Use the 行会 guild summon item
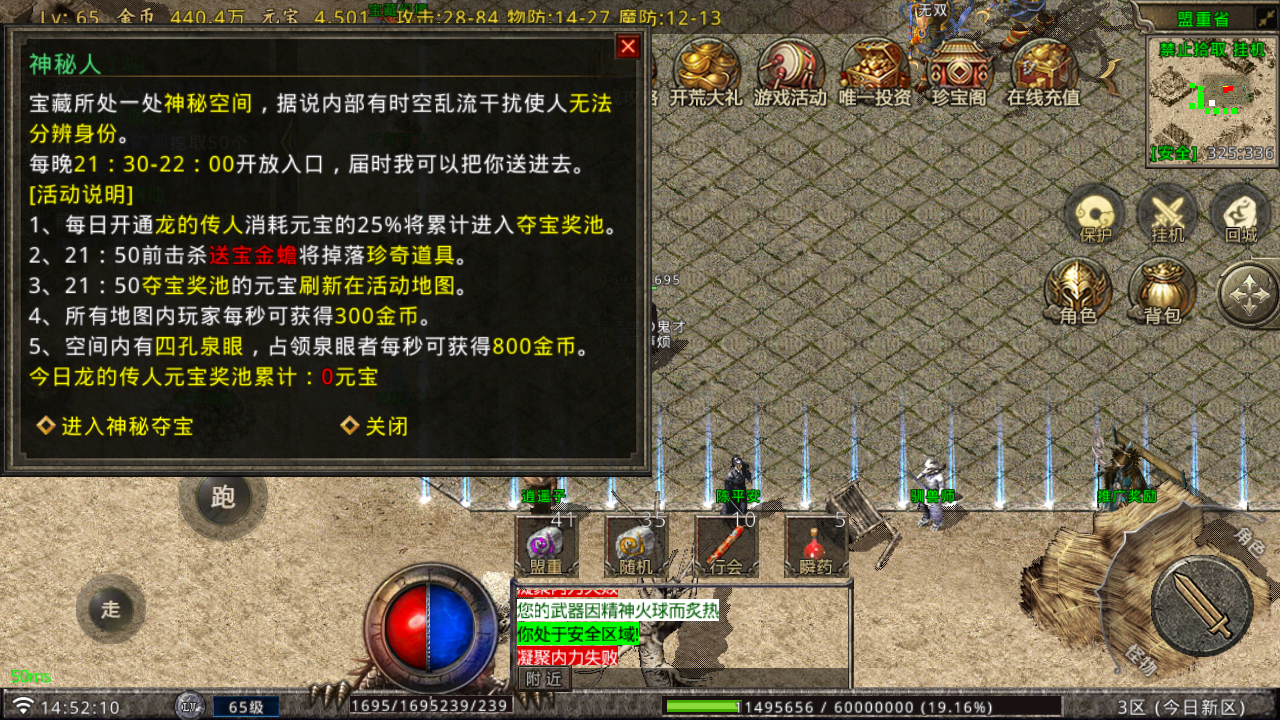This screenshot has width=1280, height=720. click(724, 545)
